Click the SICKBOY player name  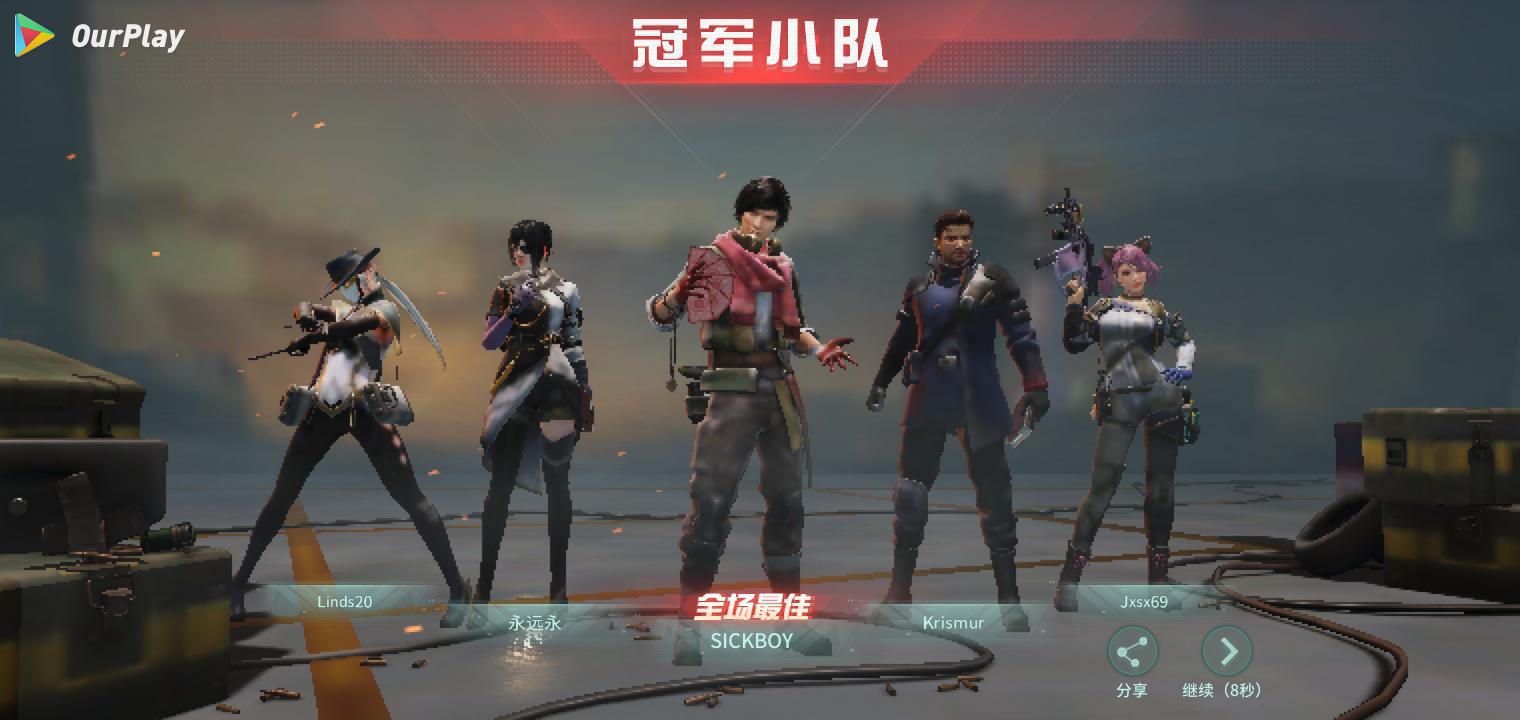coord(752,641)
